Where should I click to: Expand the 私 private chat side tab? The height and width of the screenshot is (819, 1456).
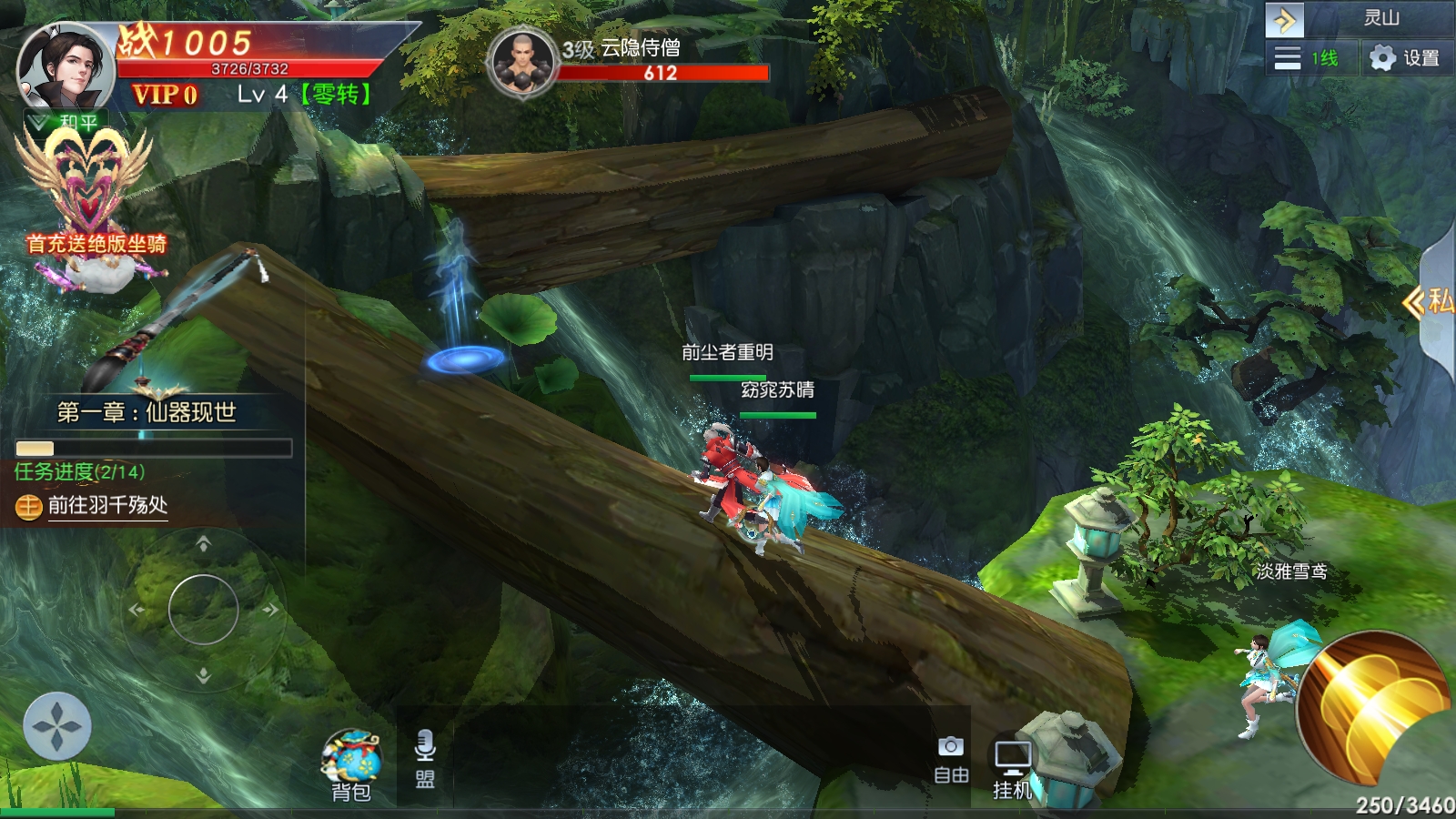click(1436, 301)
